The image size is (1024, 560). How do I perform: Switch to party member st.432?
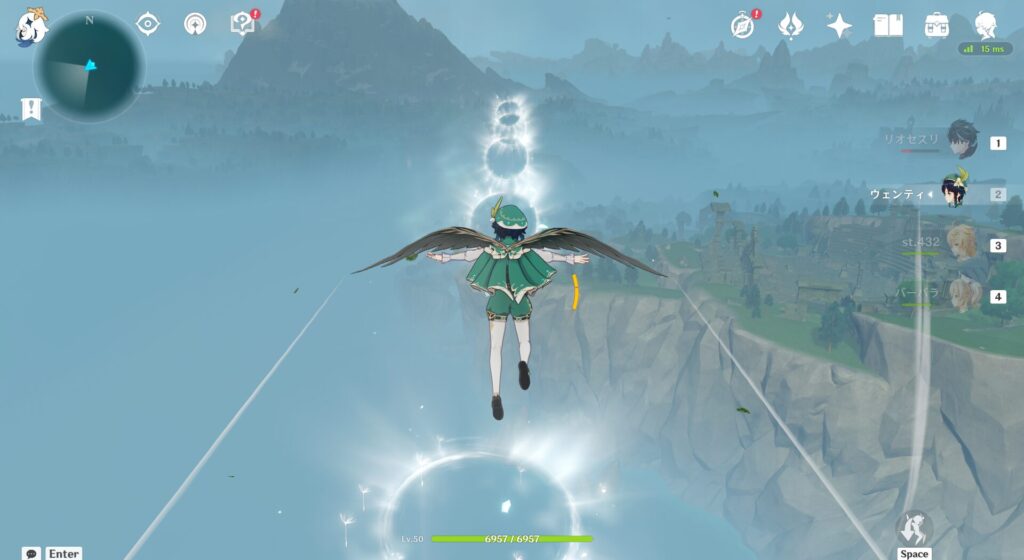pos(962,244)
